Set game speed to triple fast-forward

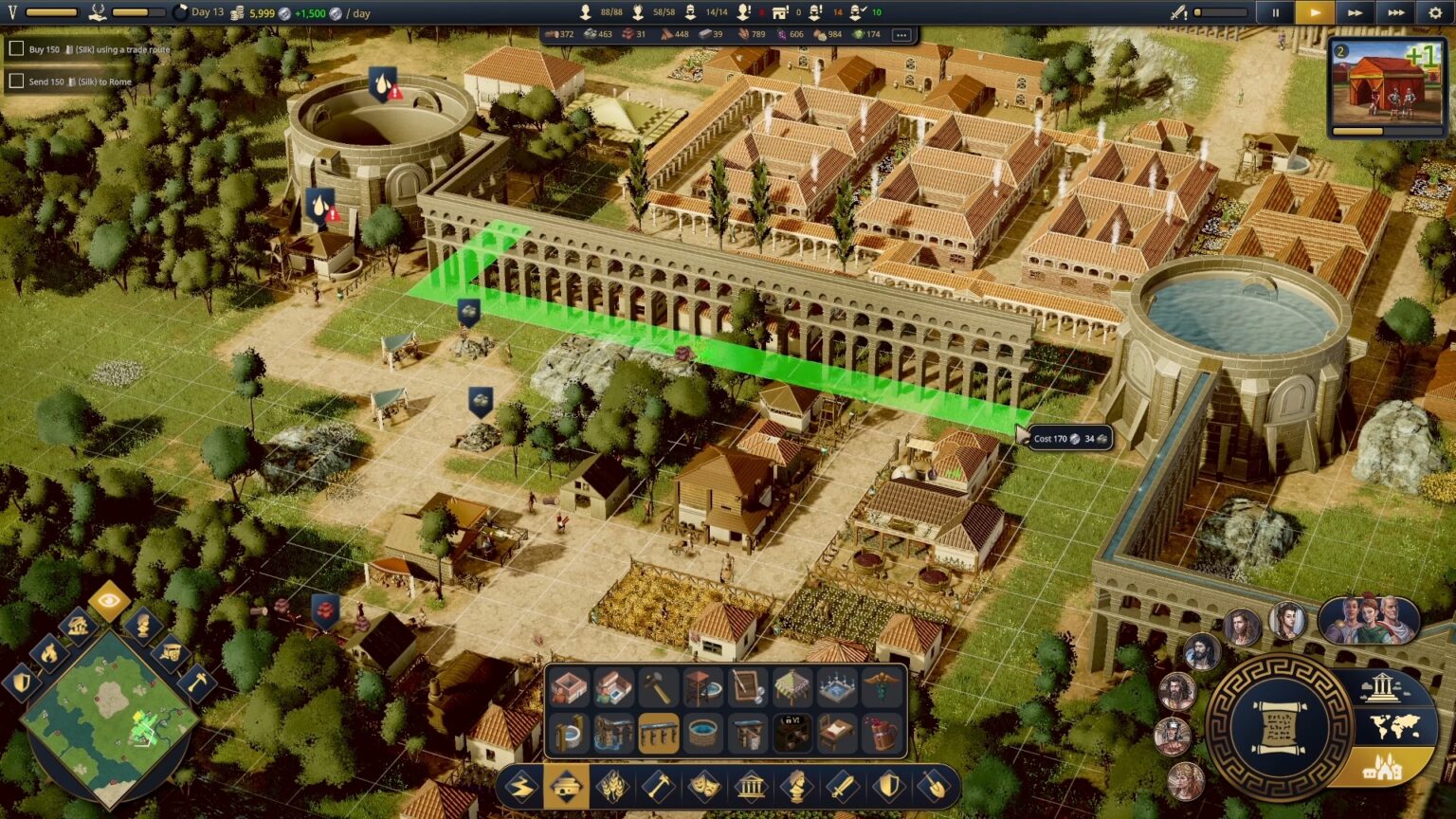coord(1395,13)
